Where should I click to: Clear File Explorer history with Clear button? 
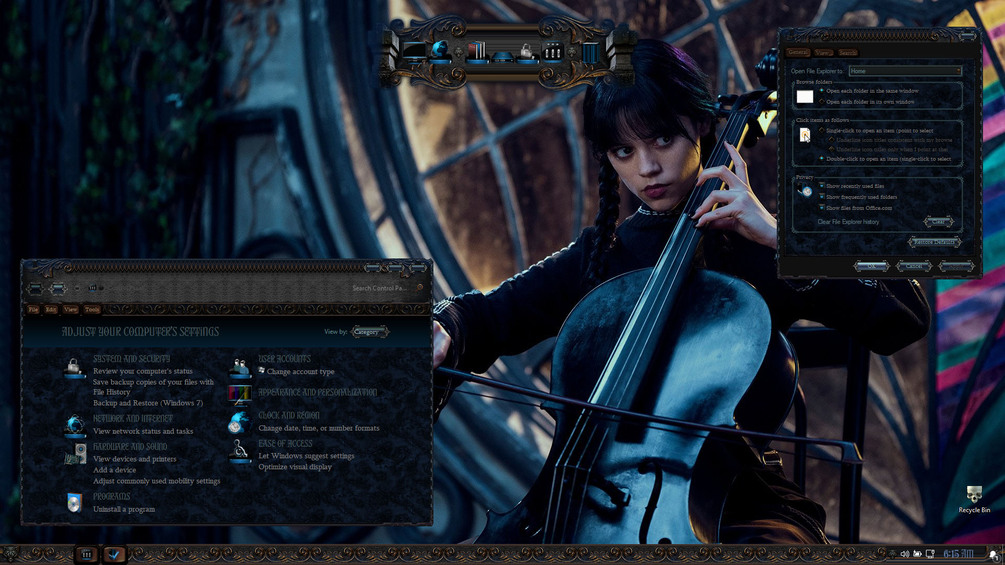938,221
